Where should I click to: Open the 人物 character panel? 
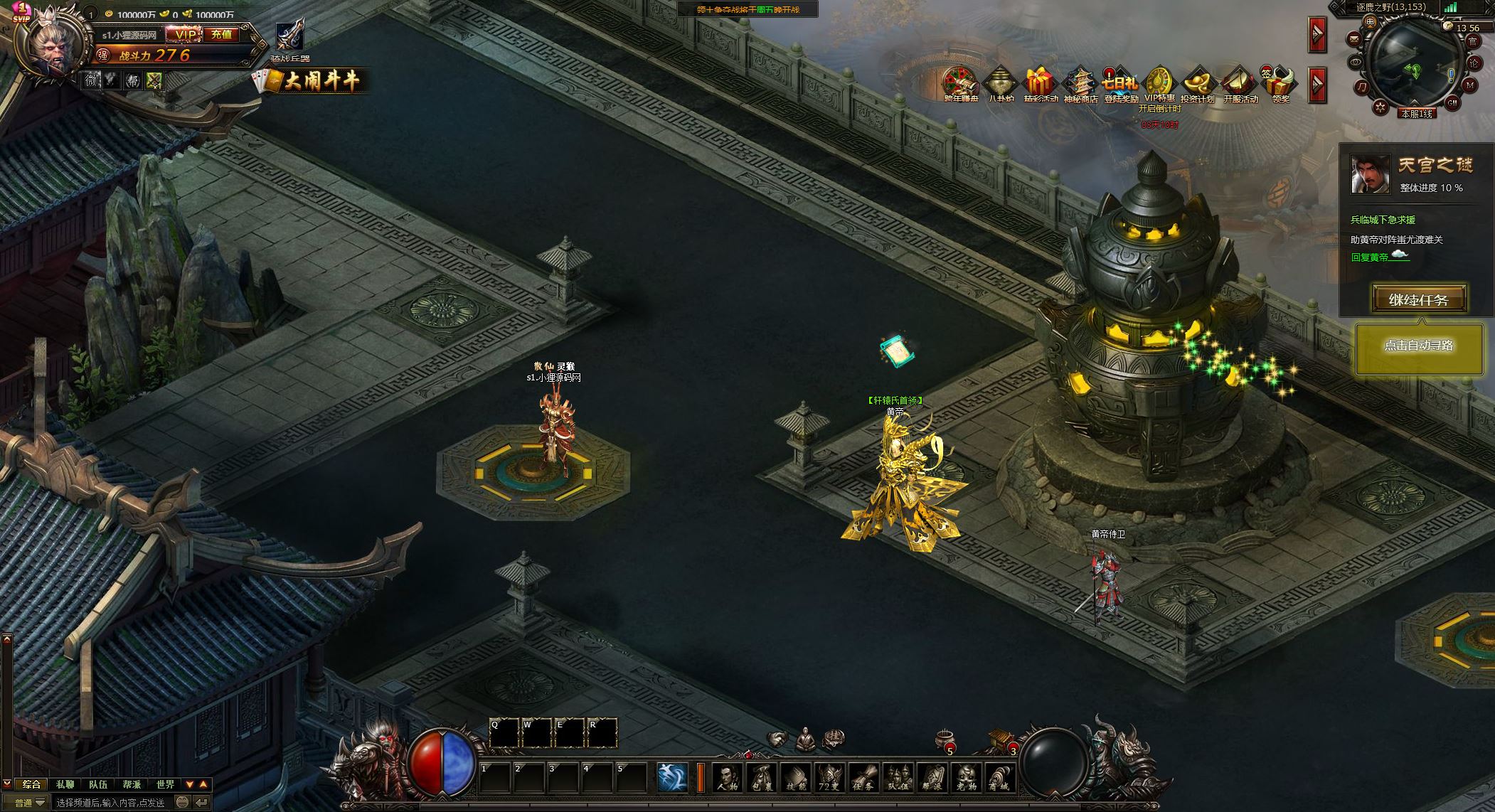[727, 777]
